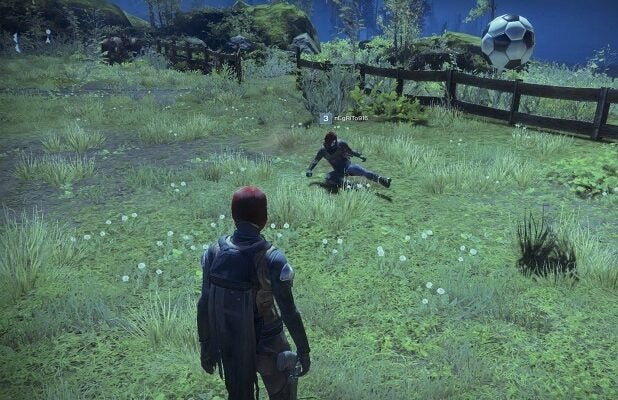Select the nEgRiTo916 player nameplate
618x400 pixels.
tap(346, 118)
